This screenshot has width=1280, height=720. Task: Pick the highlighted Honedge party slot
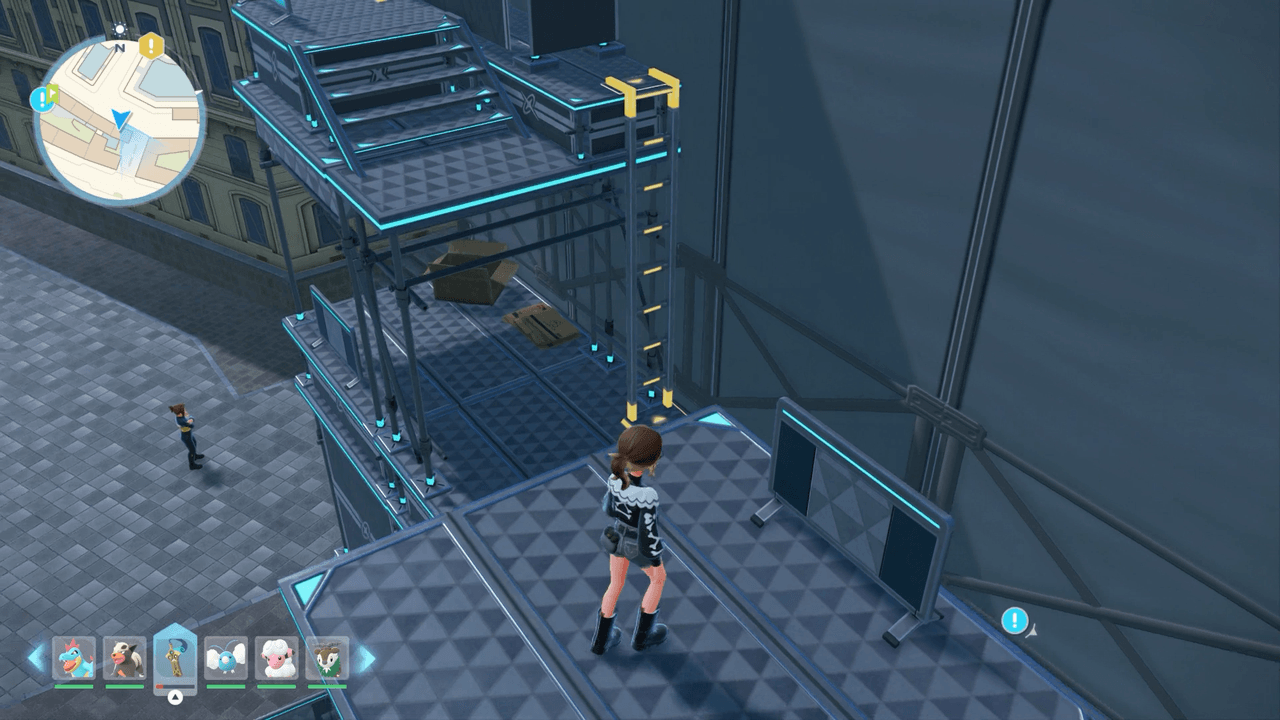[176, 657]
